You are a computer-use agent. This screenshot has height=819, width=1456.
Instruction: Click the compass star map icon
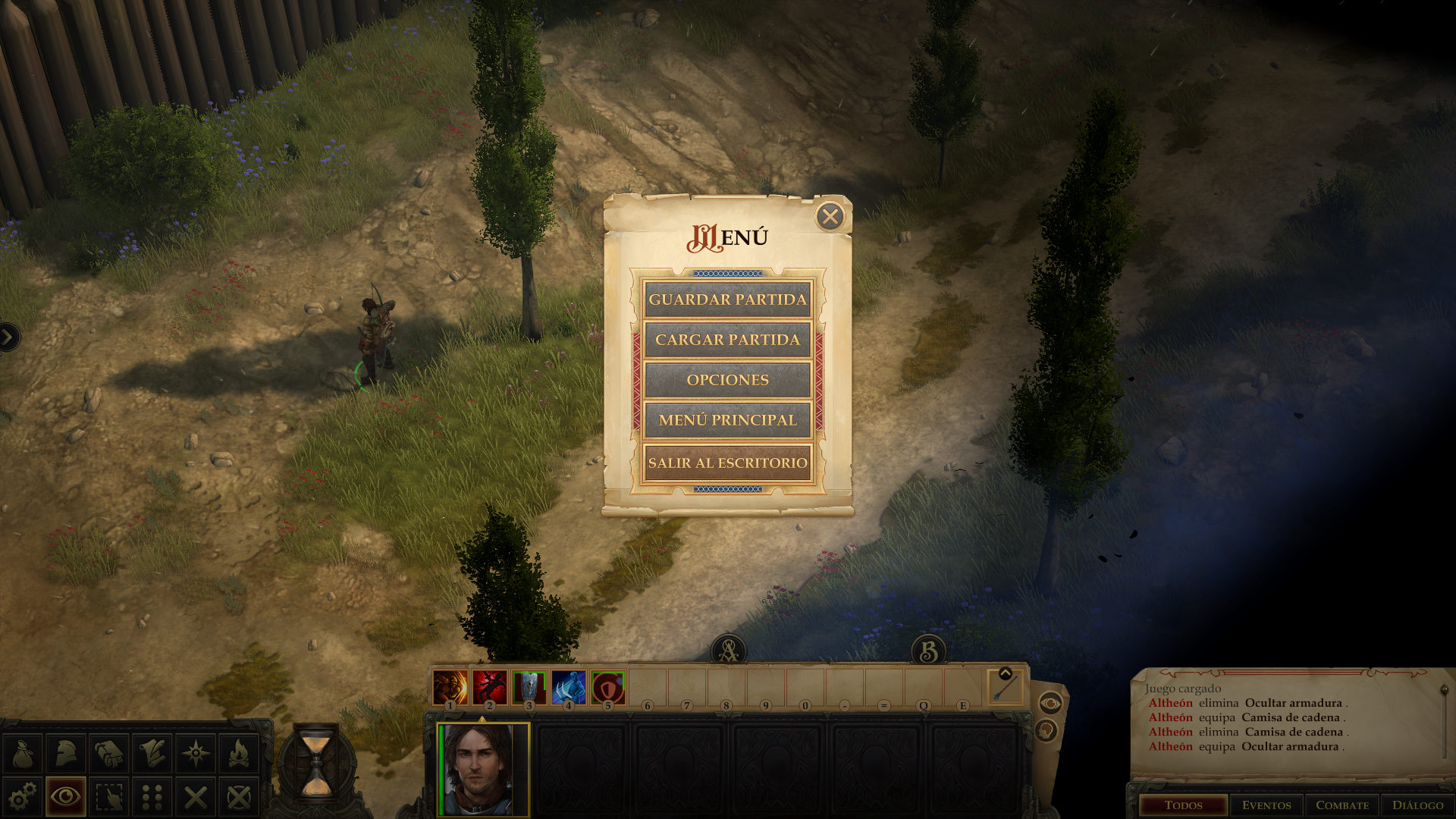tap(196, 754)
